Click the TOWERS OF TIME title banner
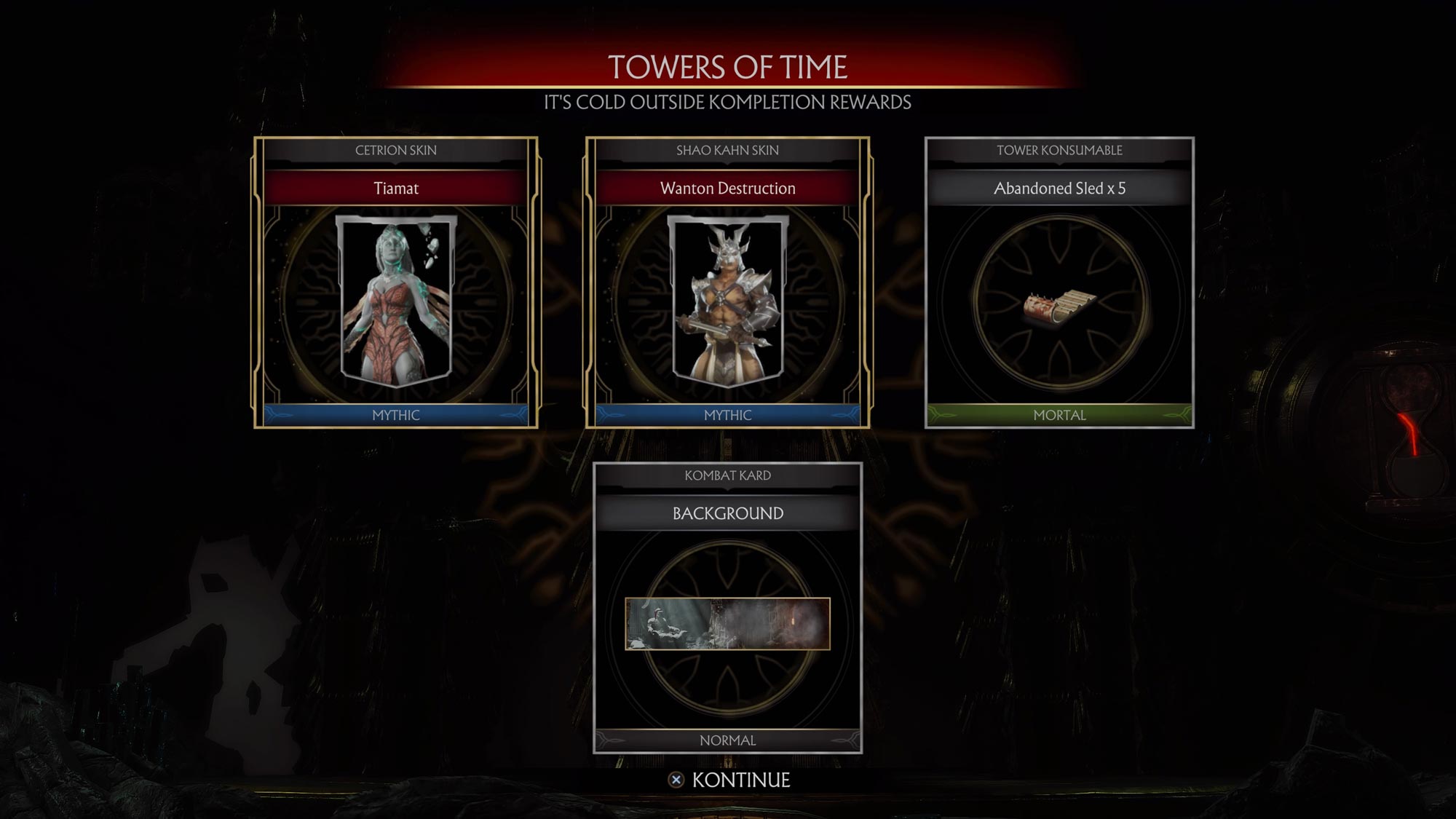1456x819 pixels. [728, 67]
